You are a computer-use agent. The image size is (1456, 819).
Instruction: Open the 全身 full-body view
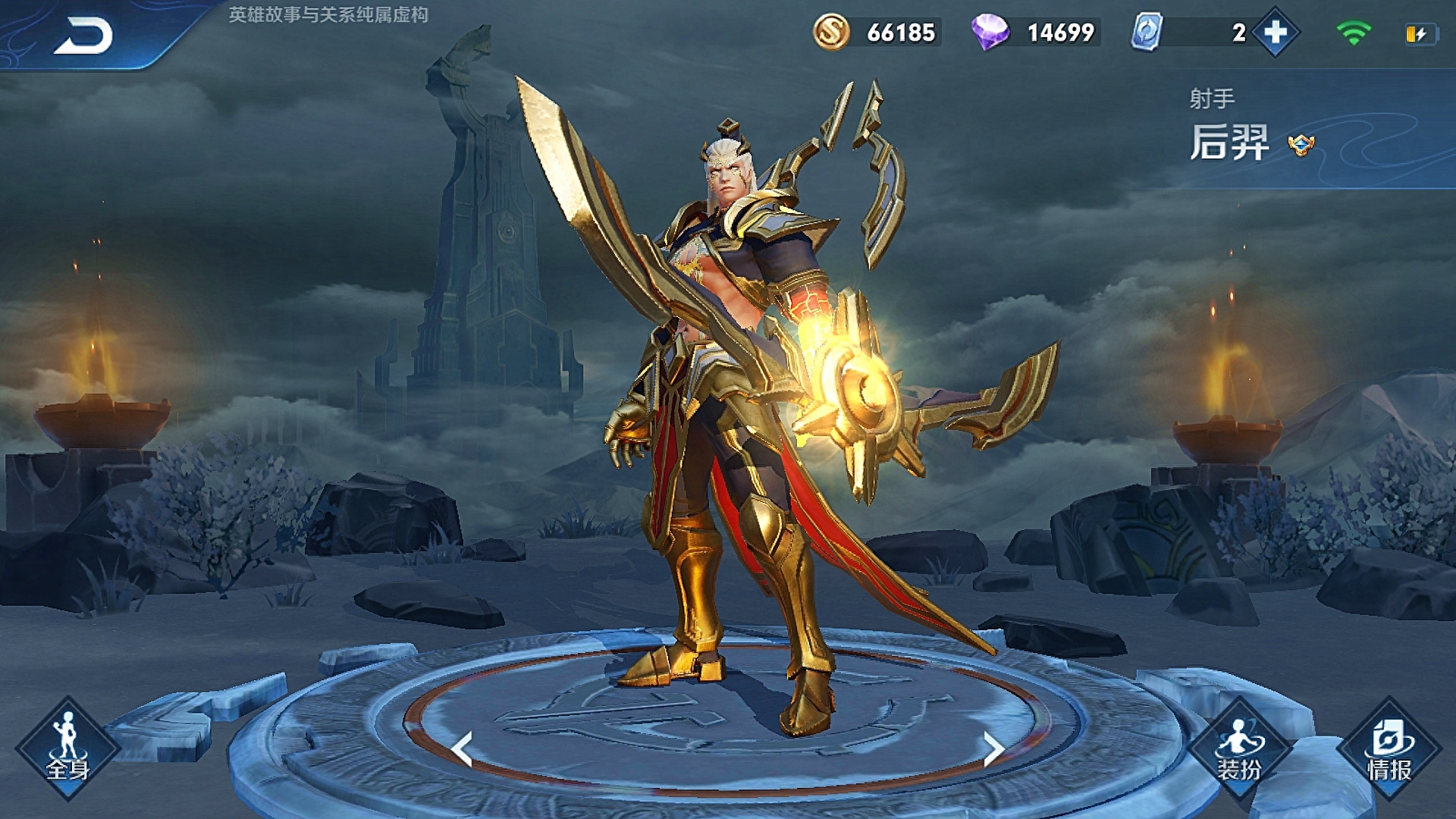68,748
